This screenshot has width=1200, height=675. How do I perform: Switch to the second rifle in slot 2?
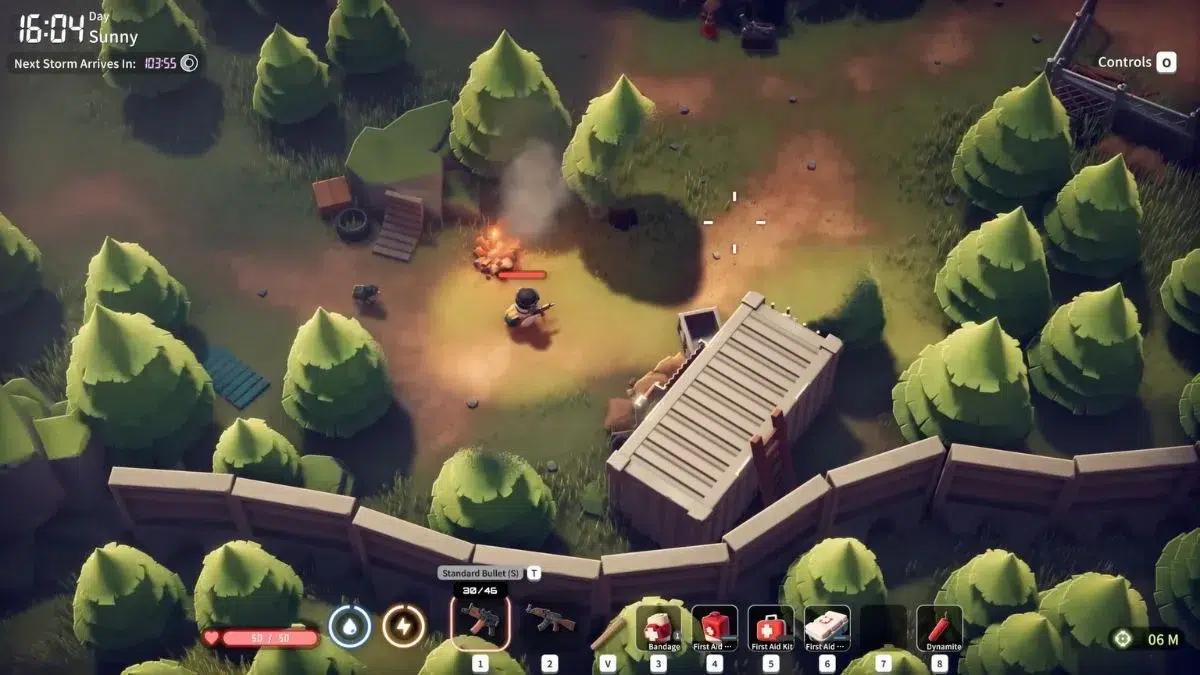click(549, 621)
